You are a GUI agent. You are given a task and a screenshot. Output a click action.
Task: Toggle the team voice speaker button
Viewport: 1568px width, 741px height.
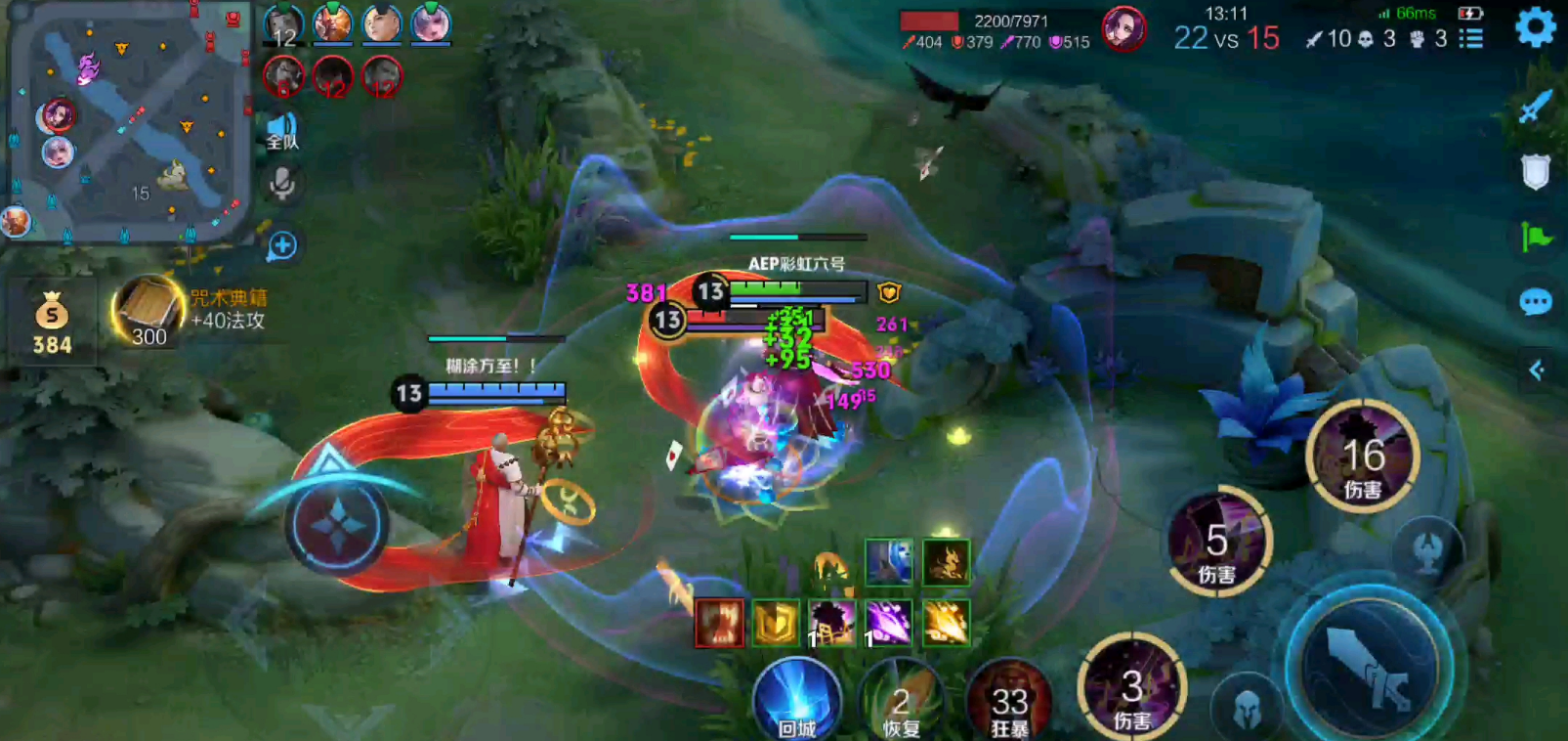282,131
